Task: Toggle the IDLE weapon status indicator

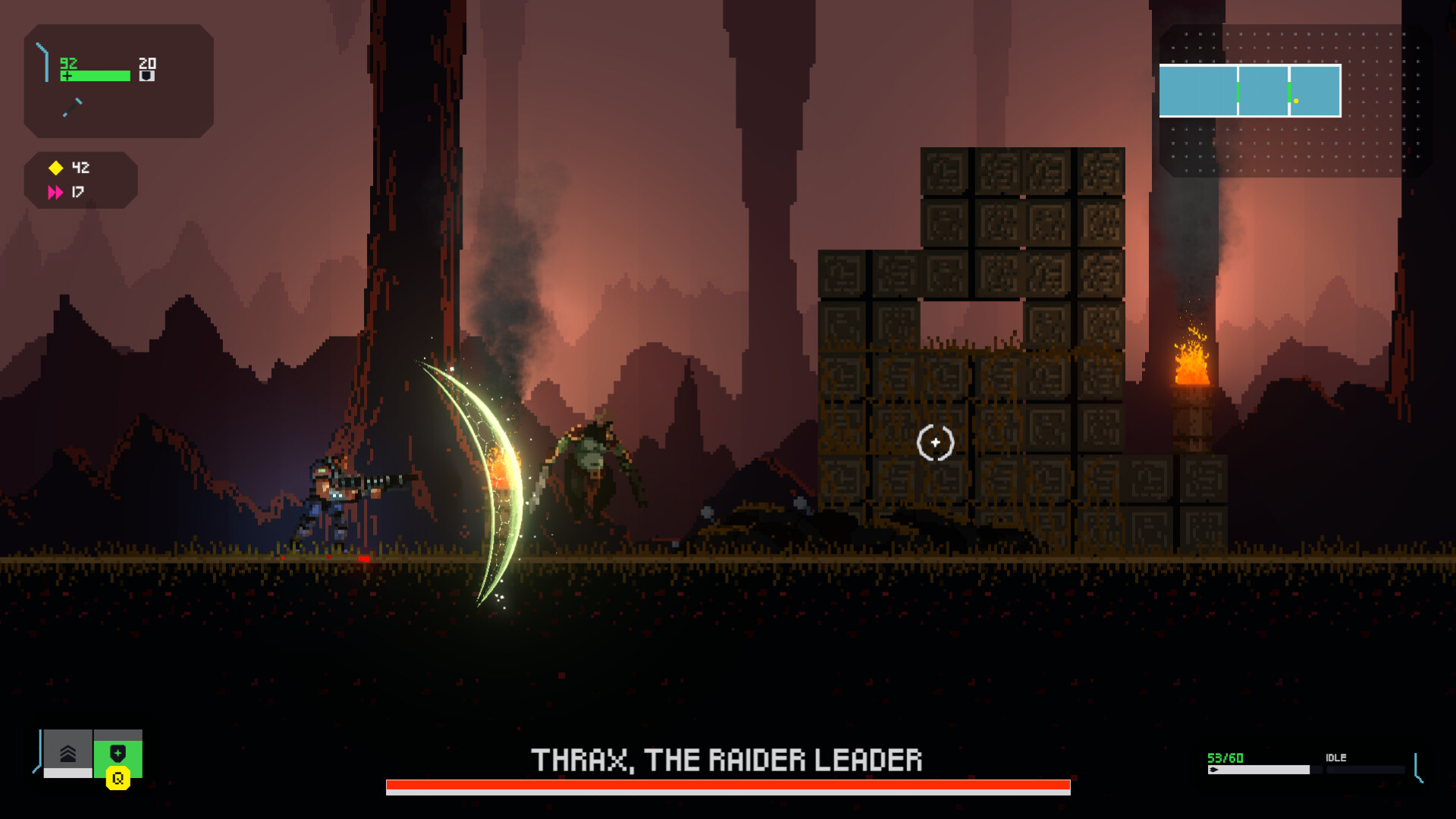Action: coord(1337,758)
